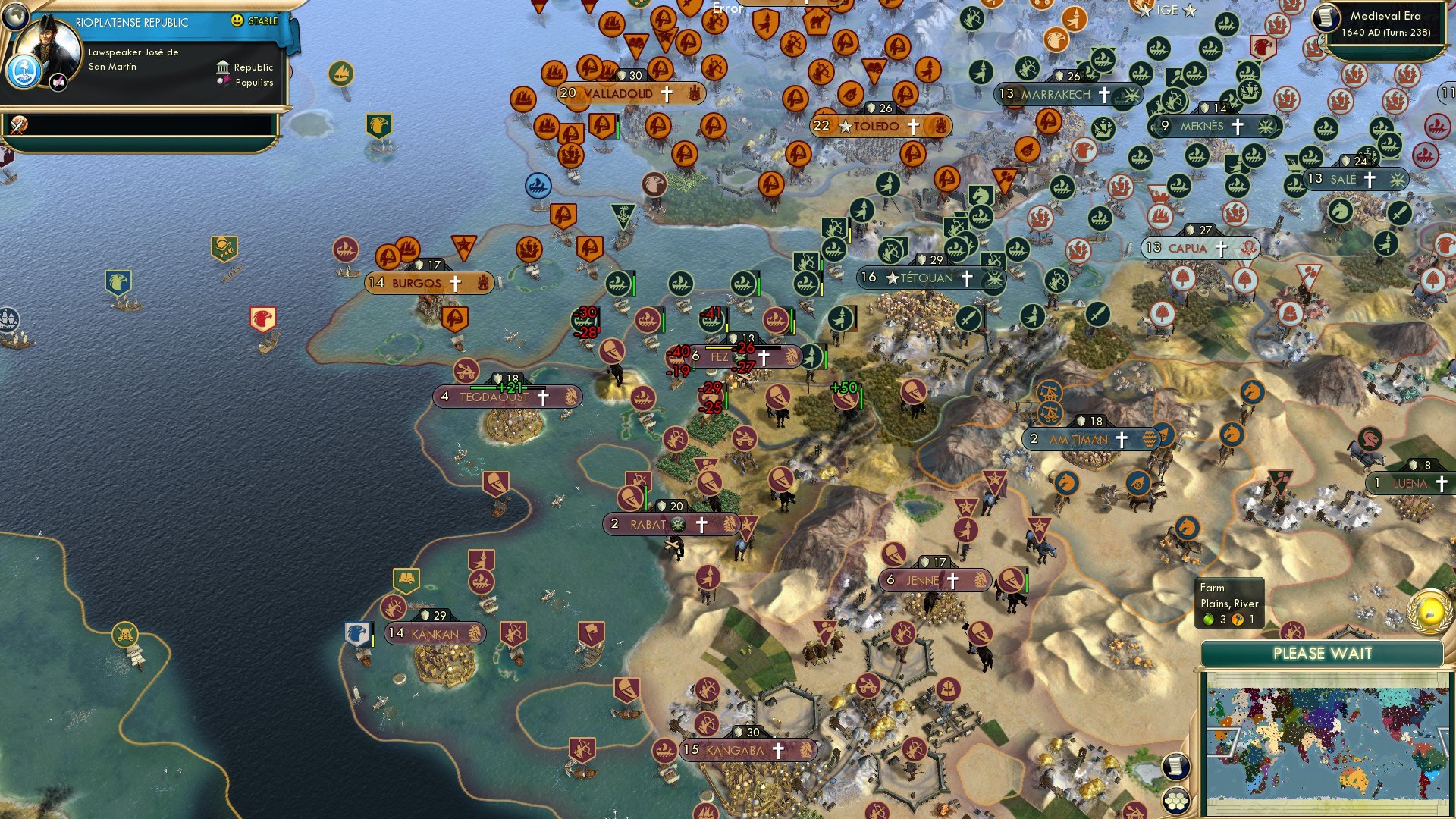Image resolution: width=1456 pixels, height=819 pixels.
Task: Click the notification scroll icon beside the minimap
Action: (1175, 766)
